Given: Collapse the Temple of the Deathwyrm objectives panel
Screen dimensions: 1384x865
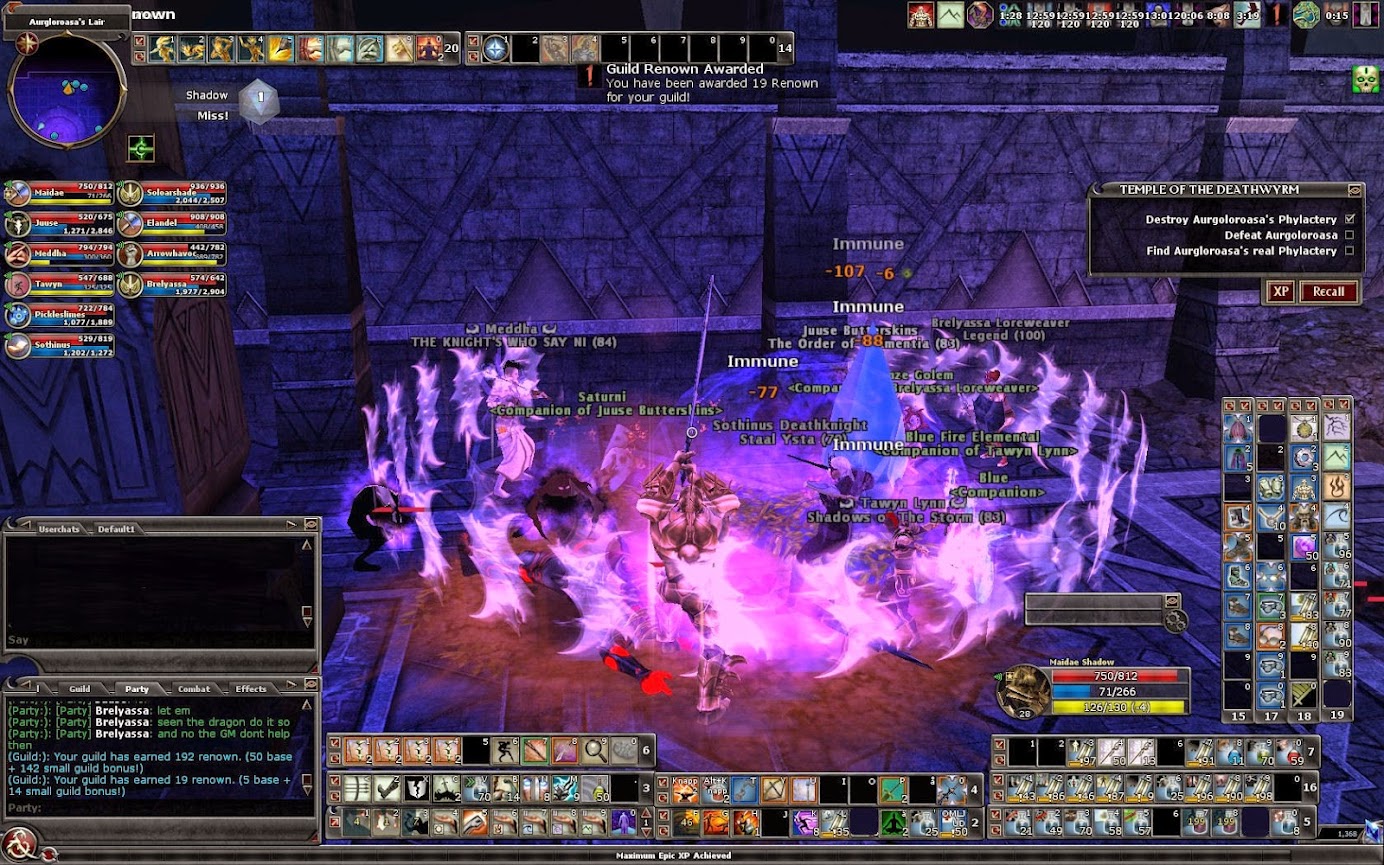Looking at the screenshot, I should [1354, 189].
